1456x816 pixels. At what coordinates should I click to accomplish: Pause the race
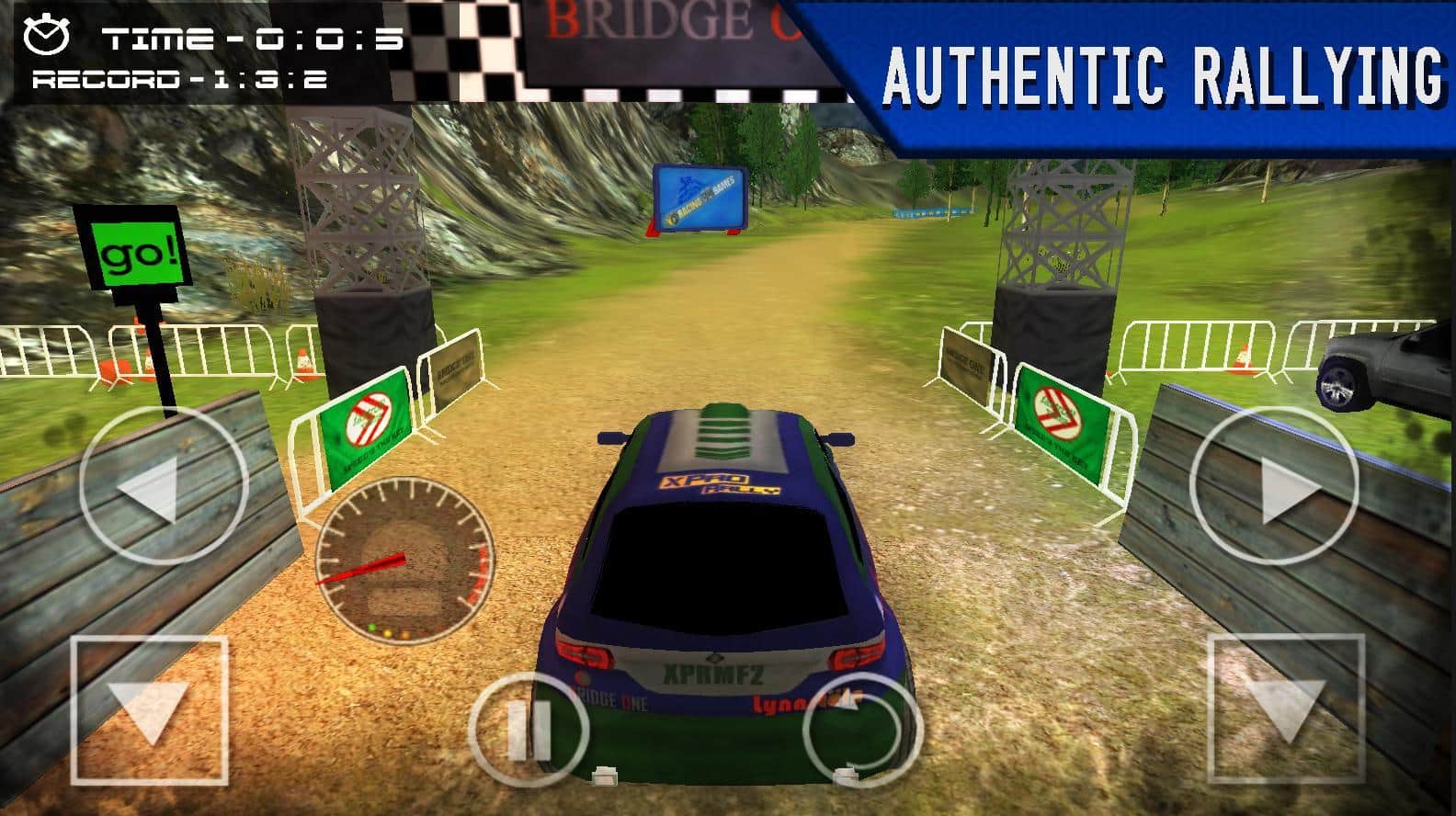(529, 730)
